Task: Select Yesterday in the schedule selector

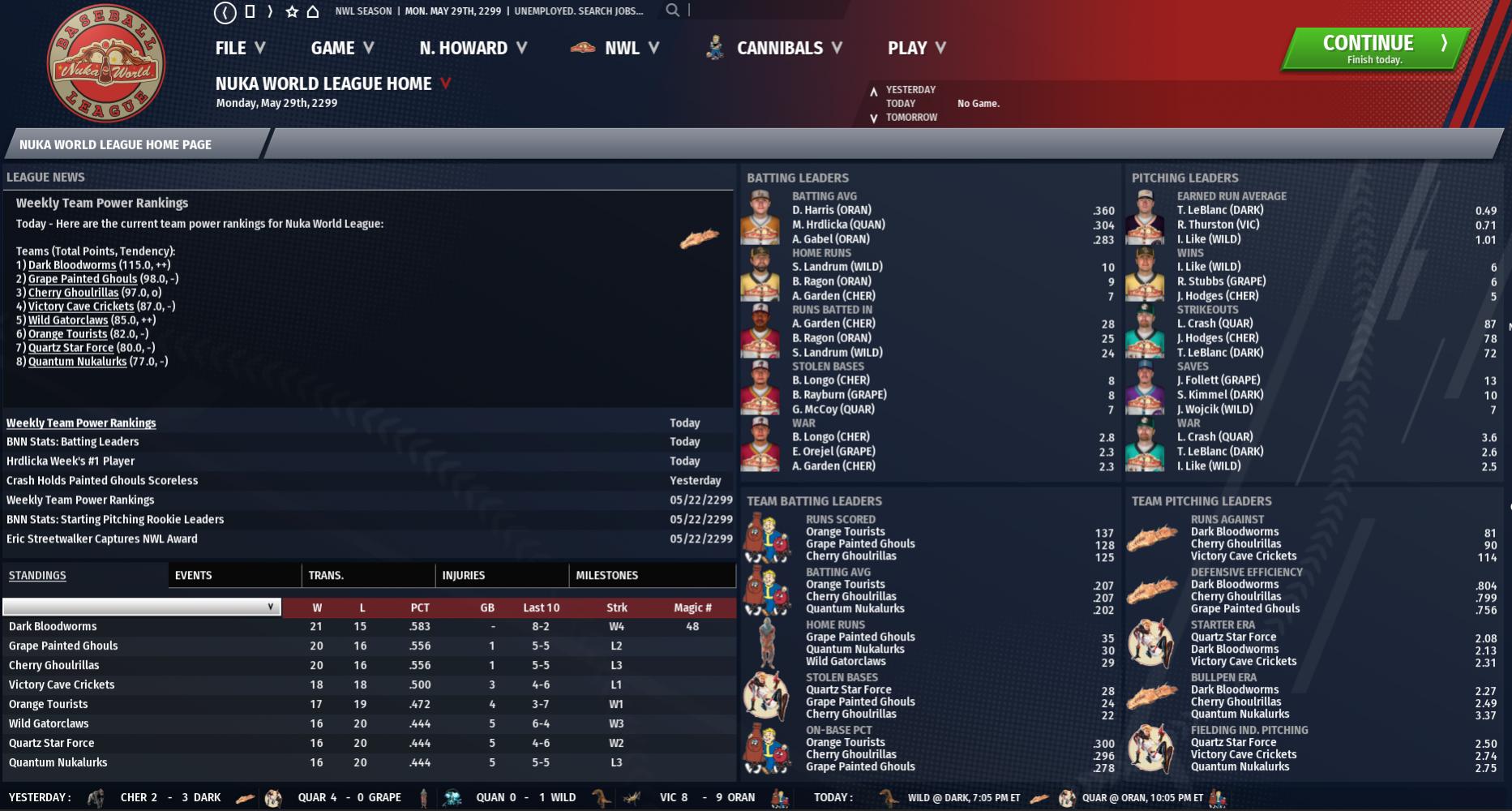Action: [910, 90]
